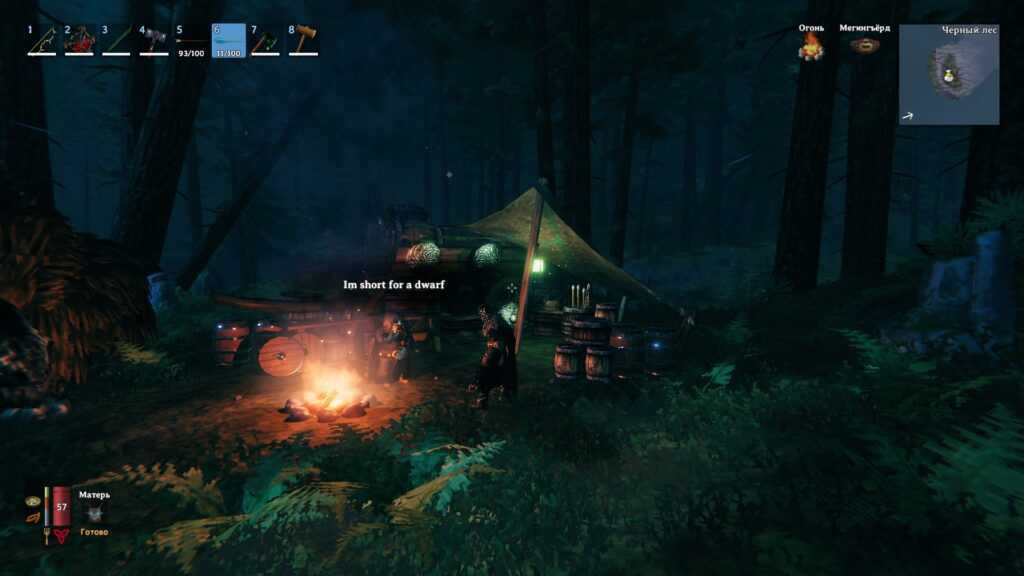The height and width of the screenshot is (576, 1024).
Task: Activate the Матерь forsaken power icon
Action: [x=95, y=513]
